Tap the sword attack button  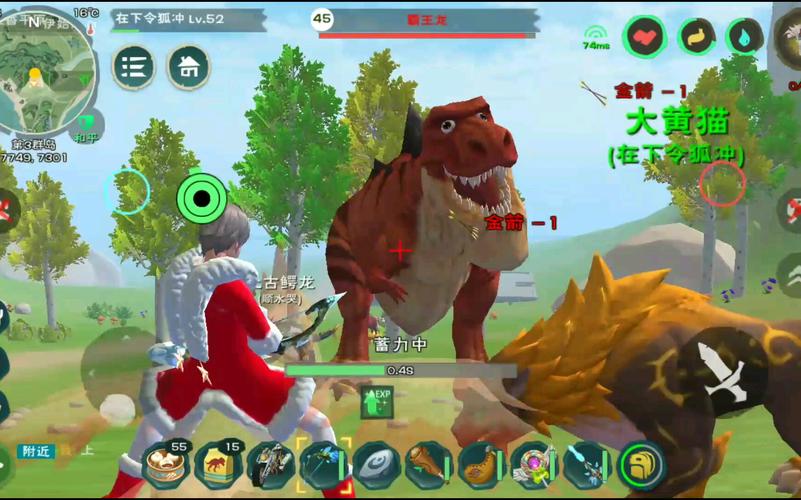tap(726, 373)
